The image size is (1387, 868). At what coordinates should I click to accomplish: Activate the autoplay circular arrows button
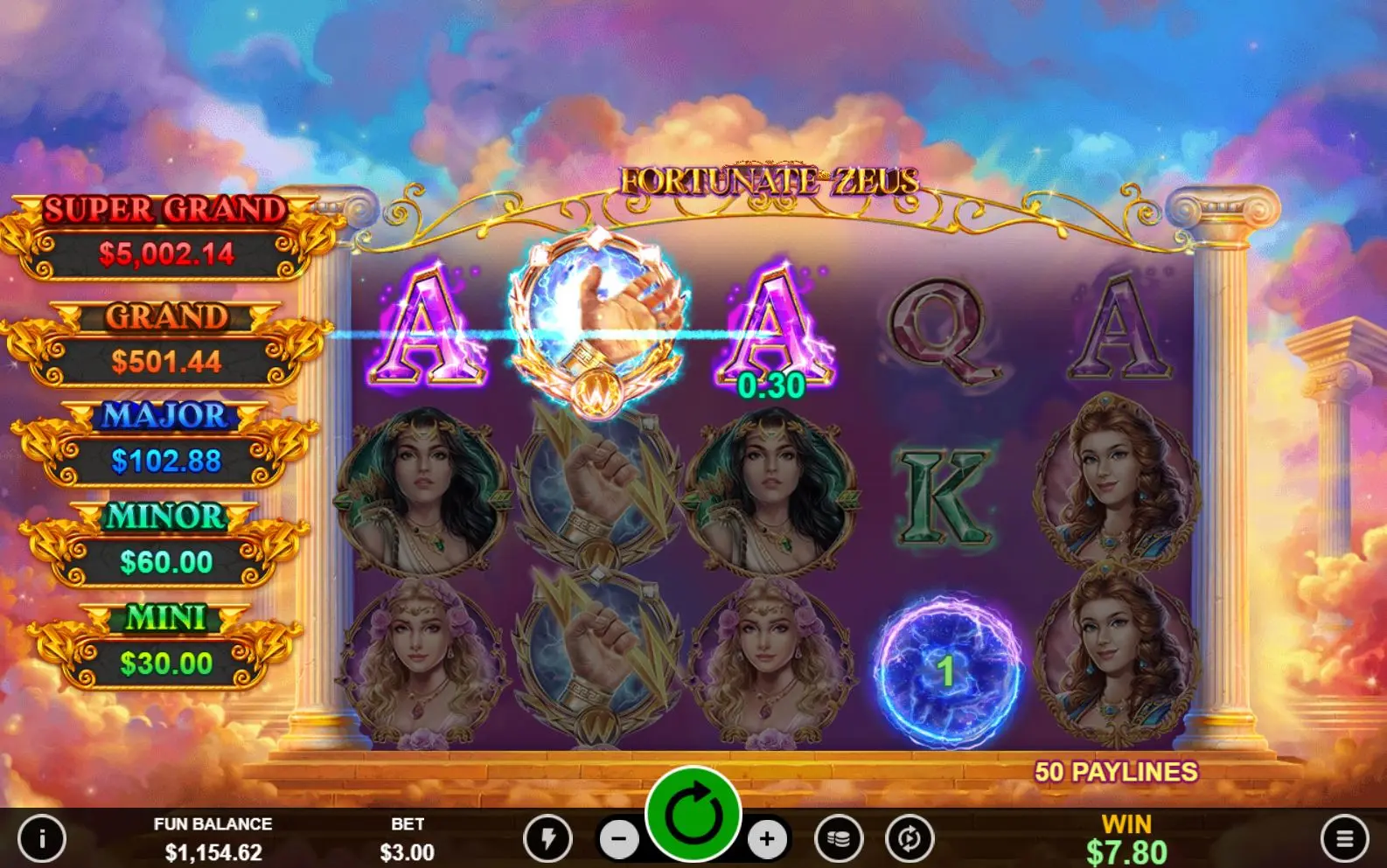click(x=910, y=839)
